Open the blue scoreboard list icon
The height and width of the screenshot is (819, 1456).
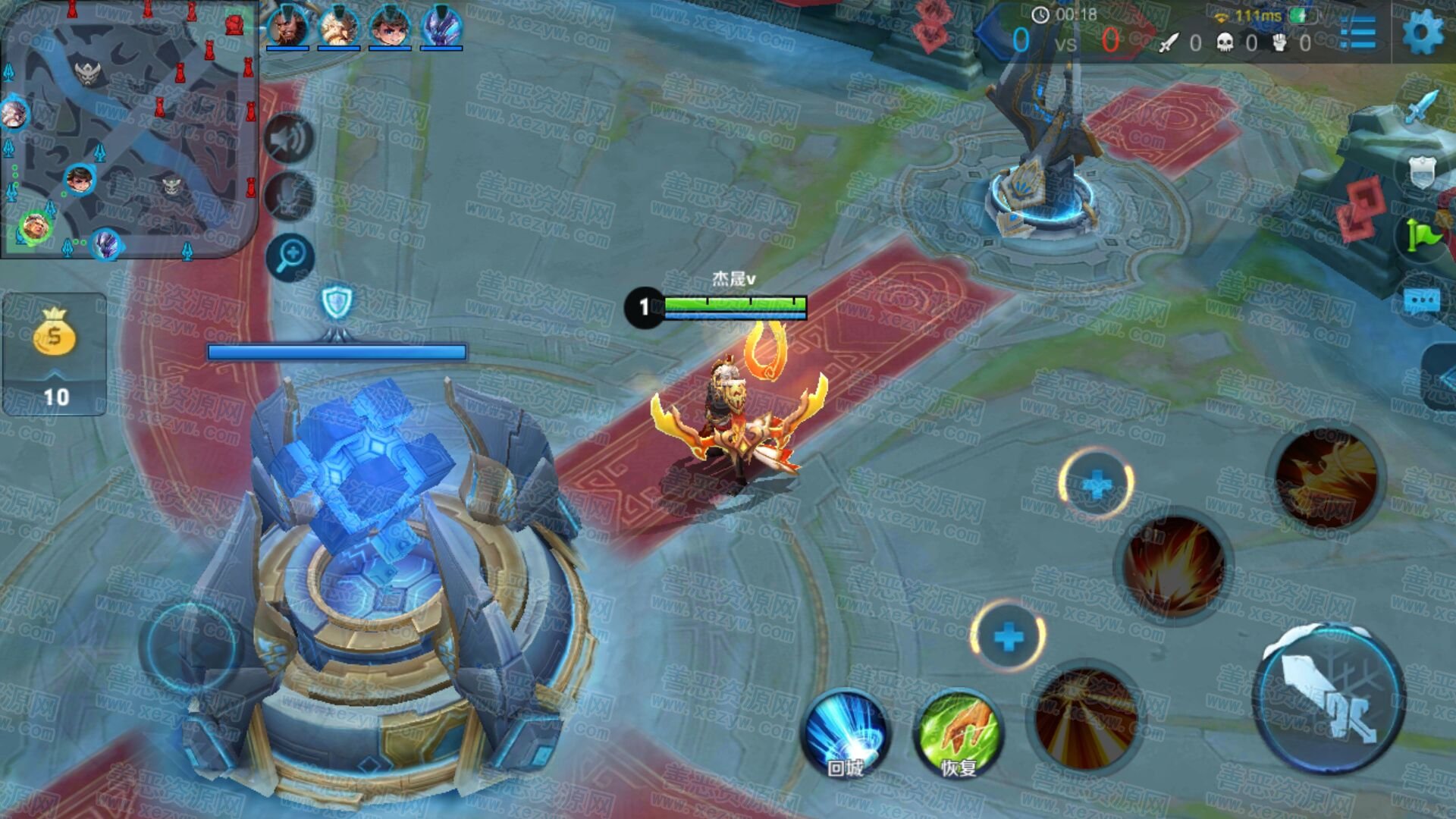(x=1357, y=33)
